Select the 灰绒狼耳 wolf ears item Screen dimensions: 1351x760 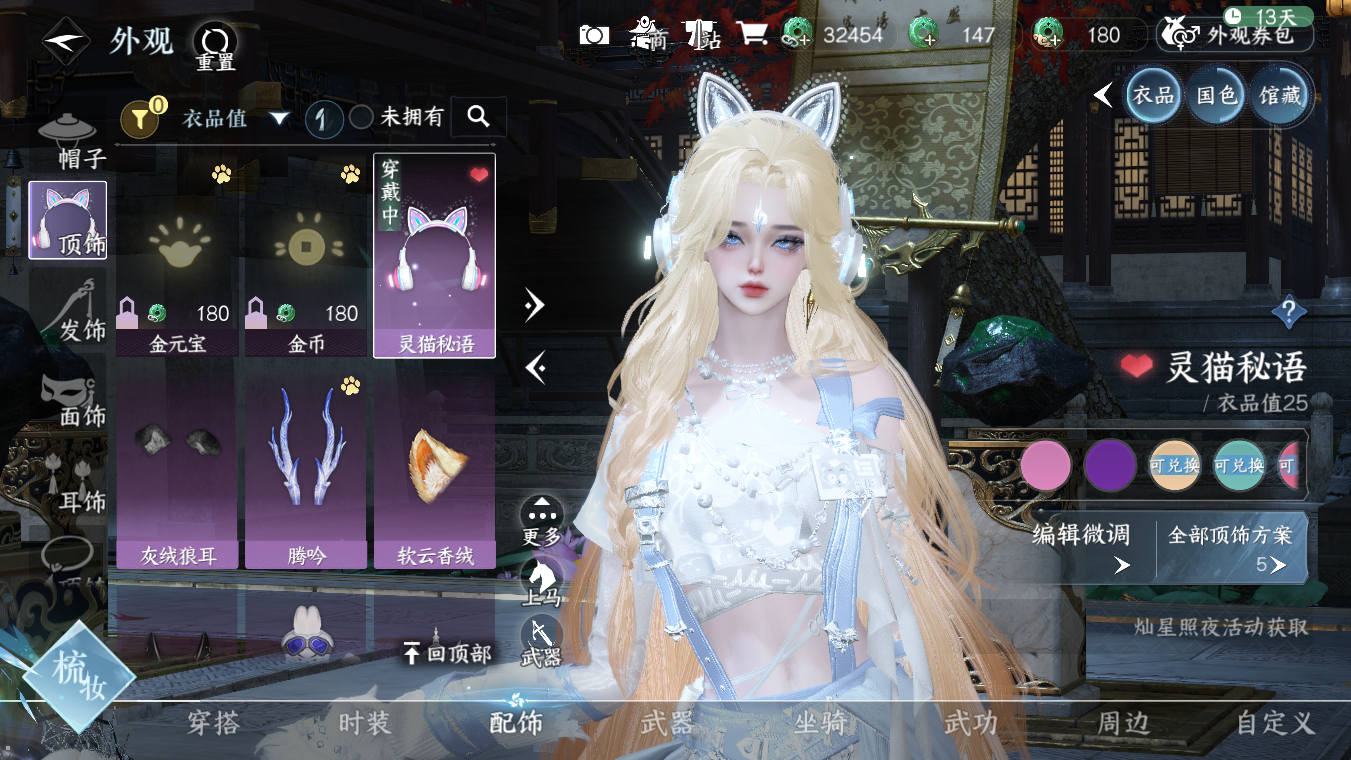pyautogui.click(x=178, y=470)
